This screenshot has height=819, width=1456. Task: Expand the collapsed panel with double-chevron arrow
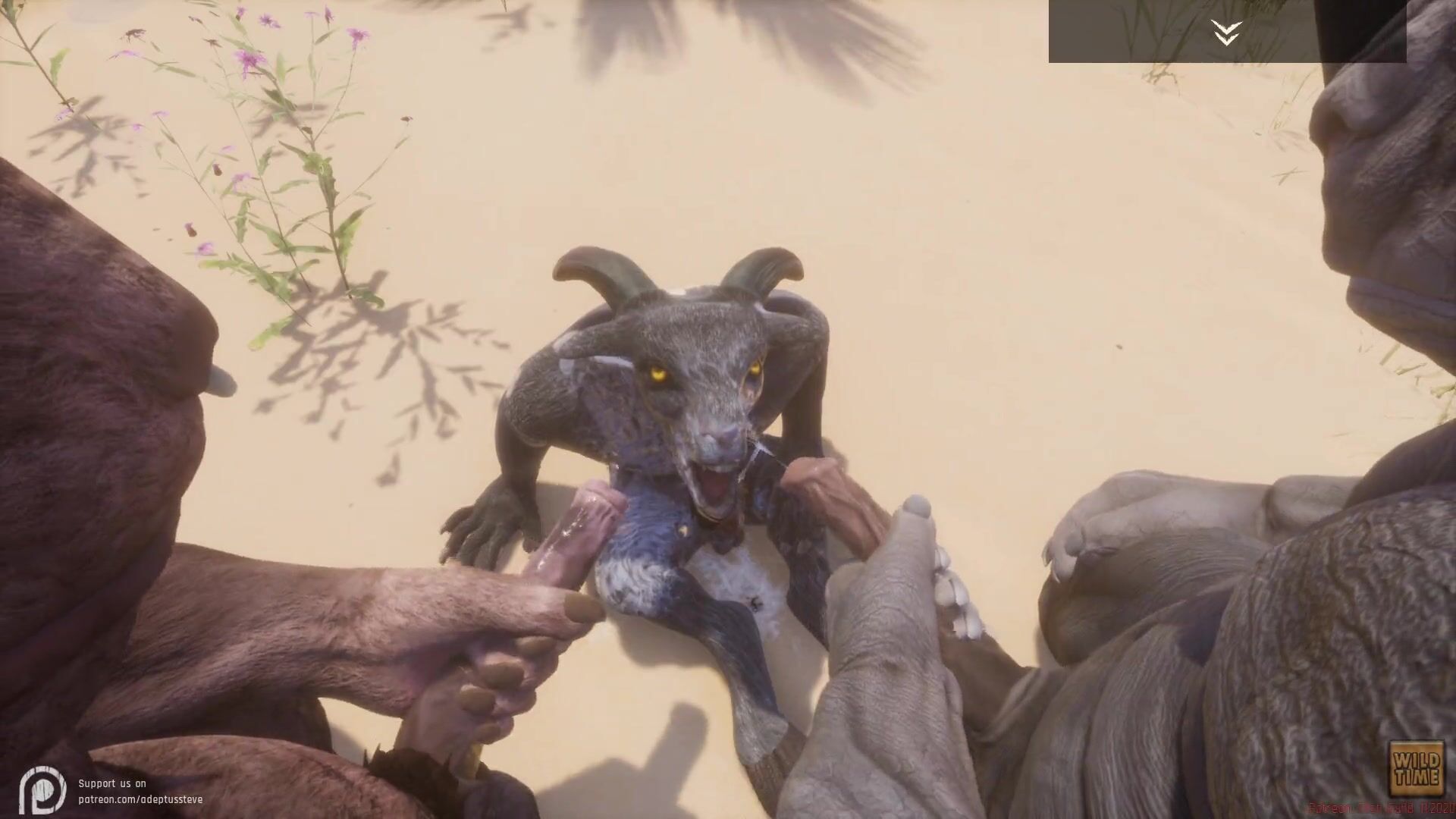tap(1226, 32)
